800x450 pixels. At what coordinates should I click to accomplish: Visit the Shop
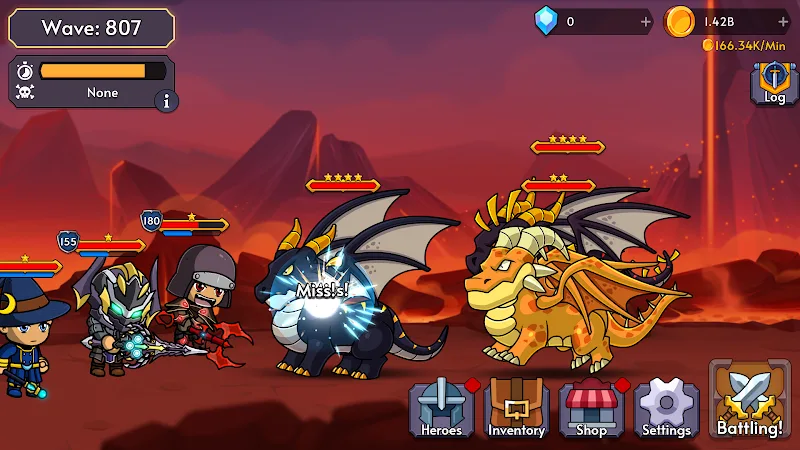[591, 408]
